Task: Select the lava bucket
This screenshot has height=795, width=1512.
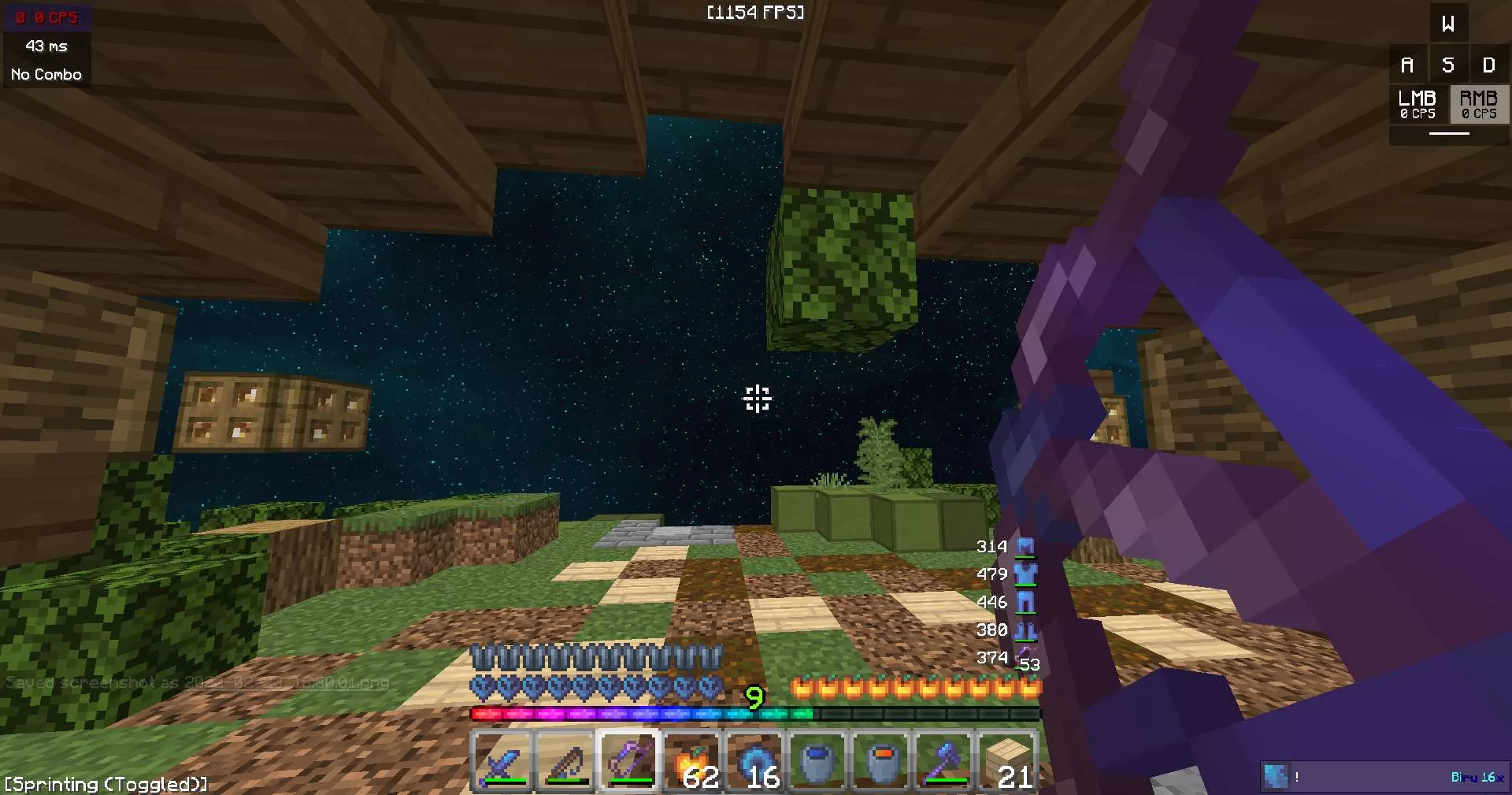Action: coord(880,759)
